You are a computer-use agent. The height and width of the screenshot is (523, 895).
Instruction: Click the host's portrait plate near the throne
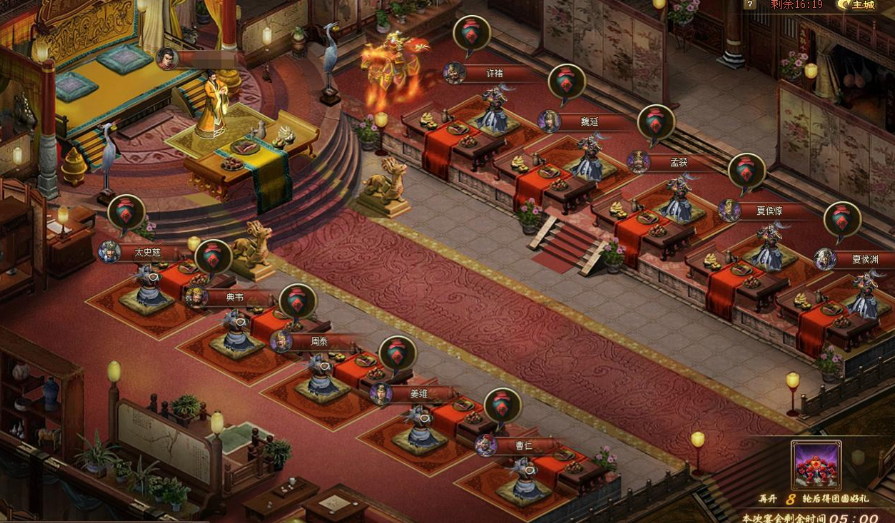198,58
